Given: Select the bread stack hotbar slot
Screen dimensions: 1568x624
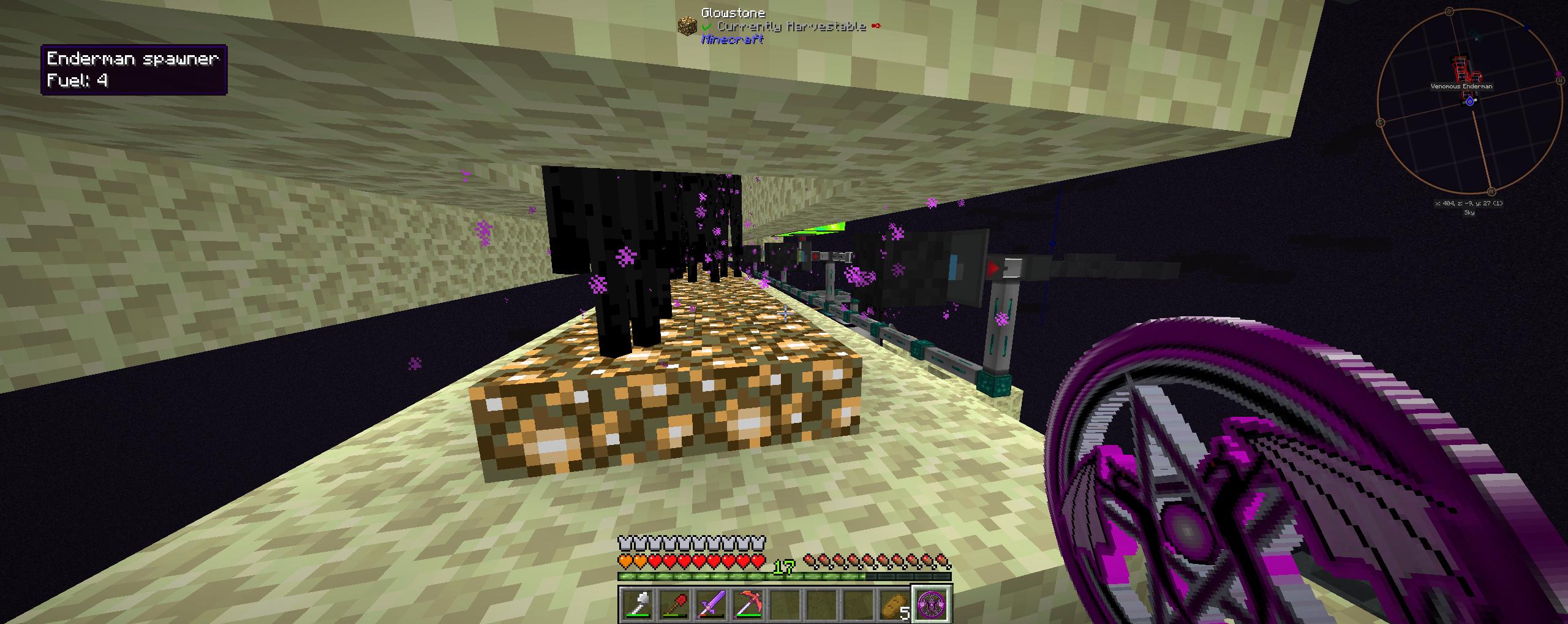Looking at the screenshot, I should (x=895, y=604).
